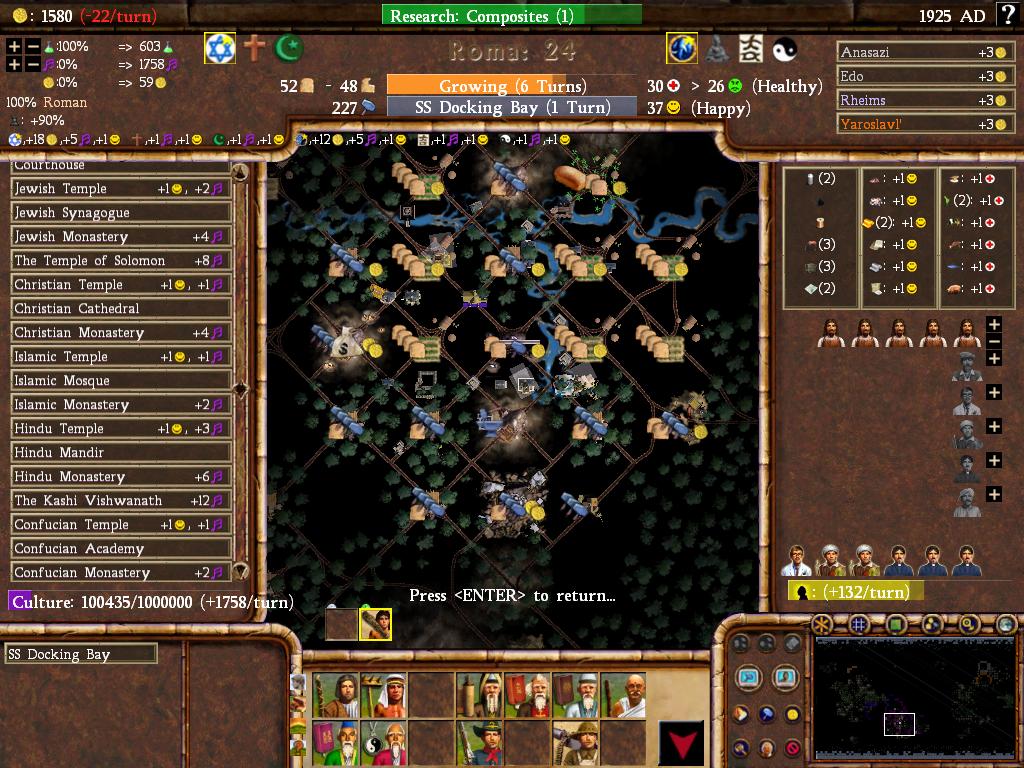Image resolution: width=1024 pixels, height=768 pixels.
Task: Select the SS Docking Bay production bar
Action: [x=511, y=107]
